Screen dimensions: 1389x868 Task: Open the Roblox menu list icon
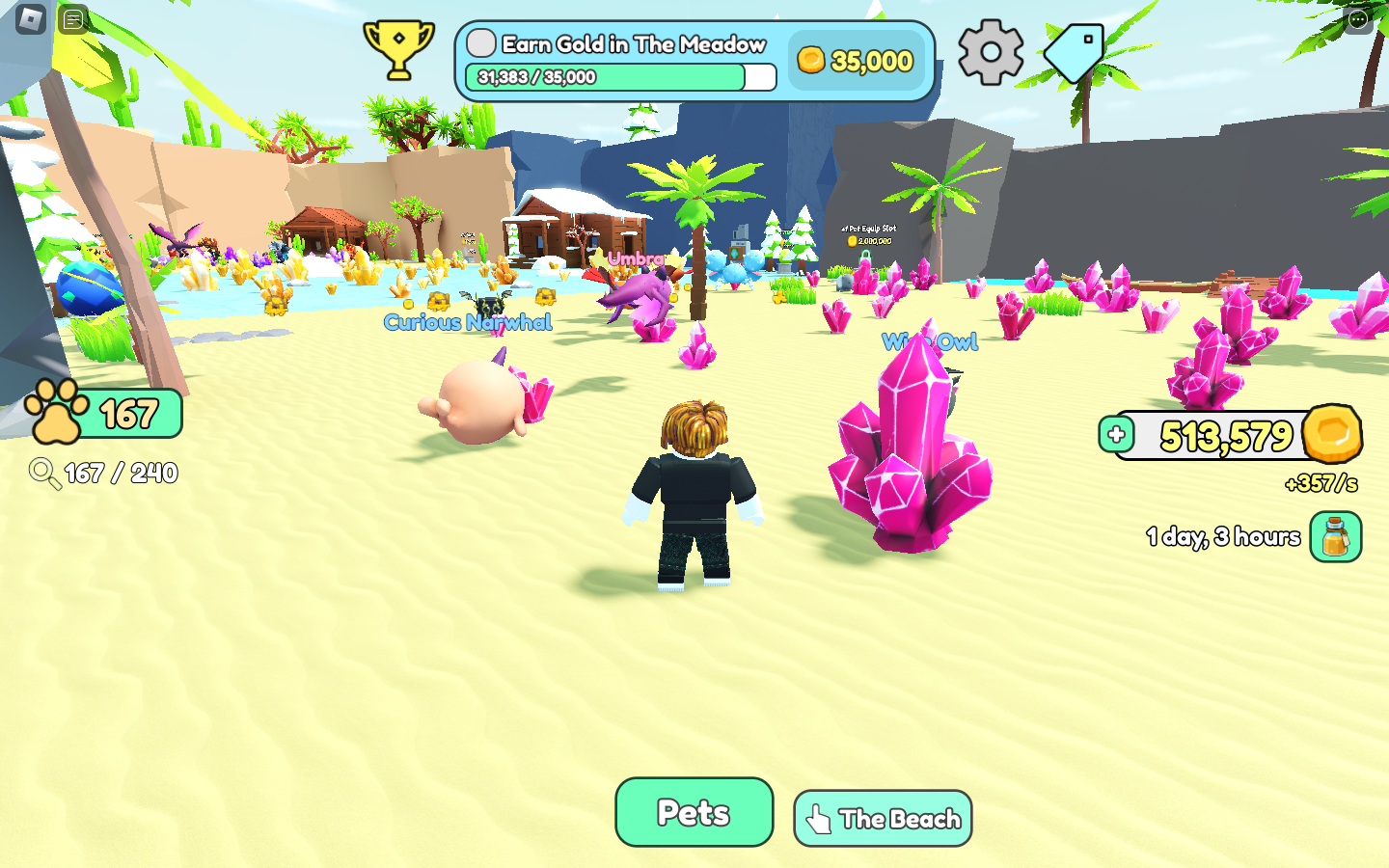pyautogui.click(x=70, y=19)
